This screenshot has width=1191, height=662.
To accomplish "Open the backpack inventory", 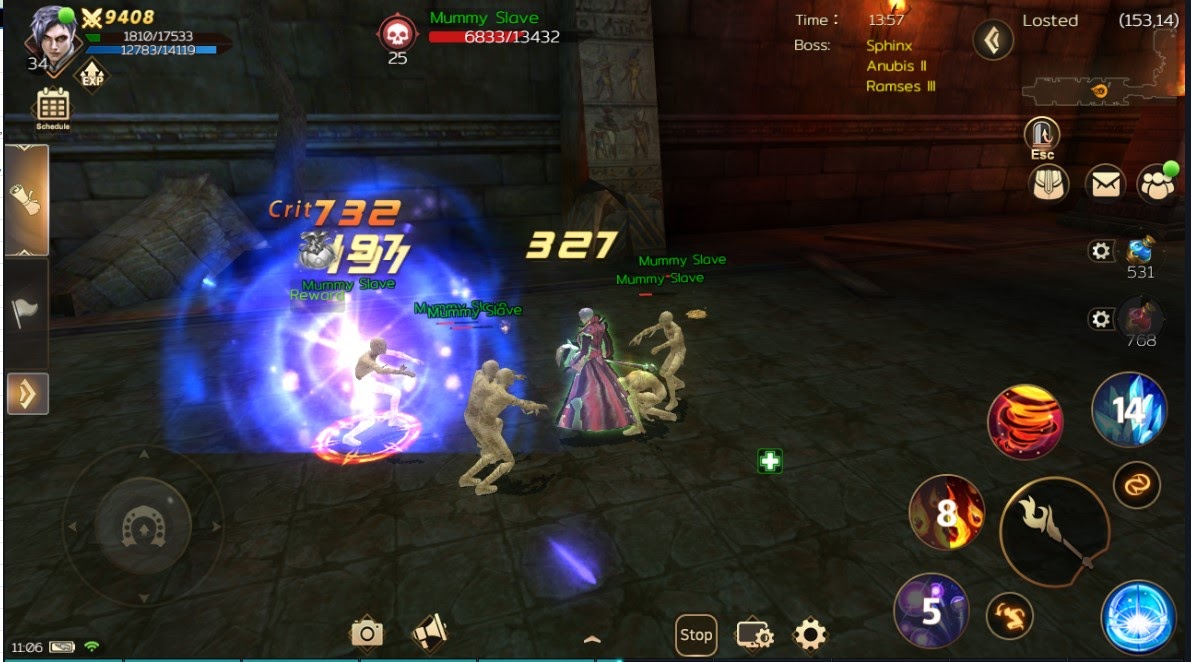I will [1049, 184].
